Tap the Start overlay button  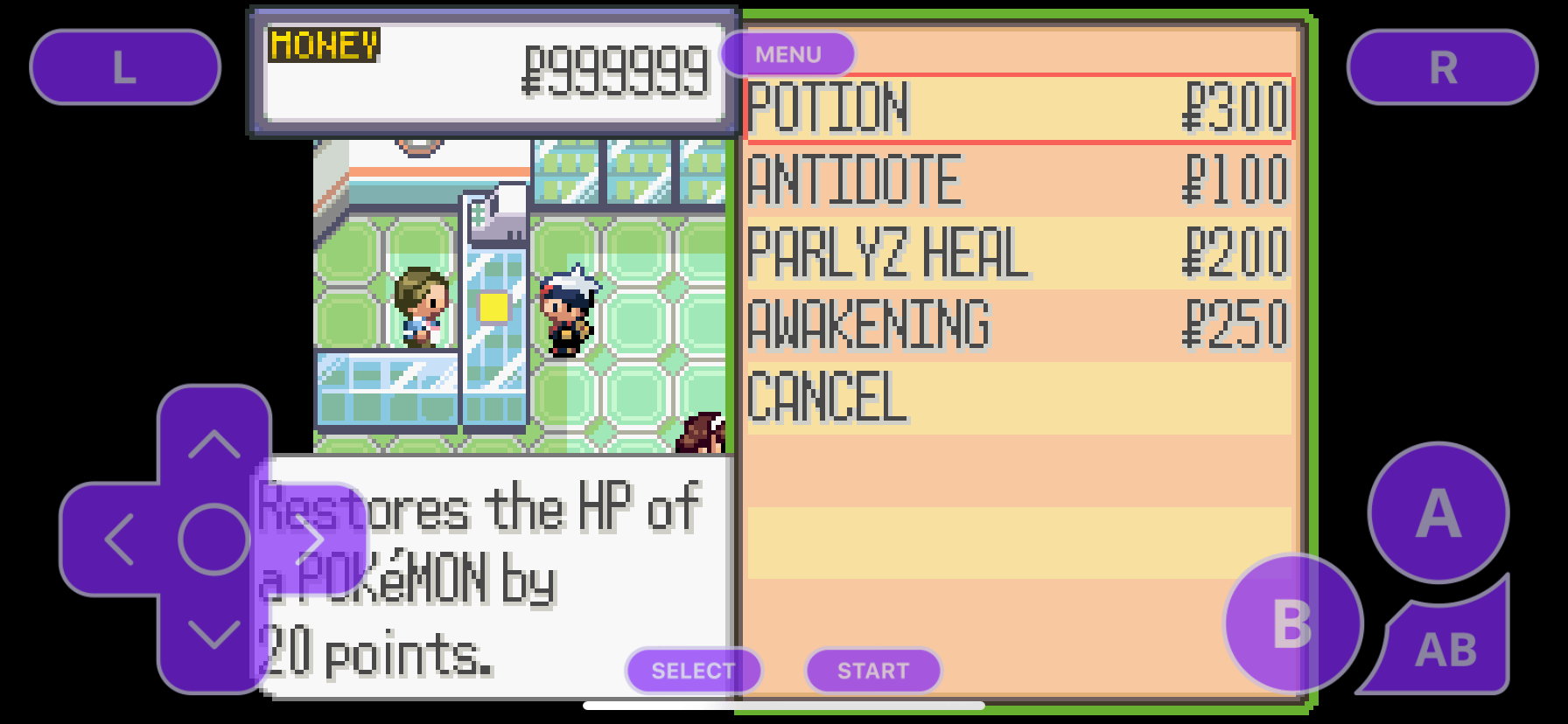(873, 671)
